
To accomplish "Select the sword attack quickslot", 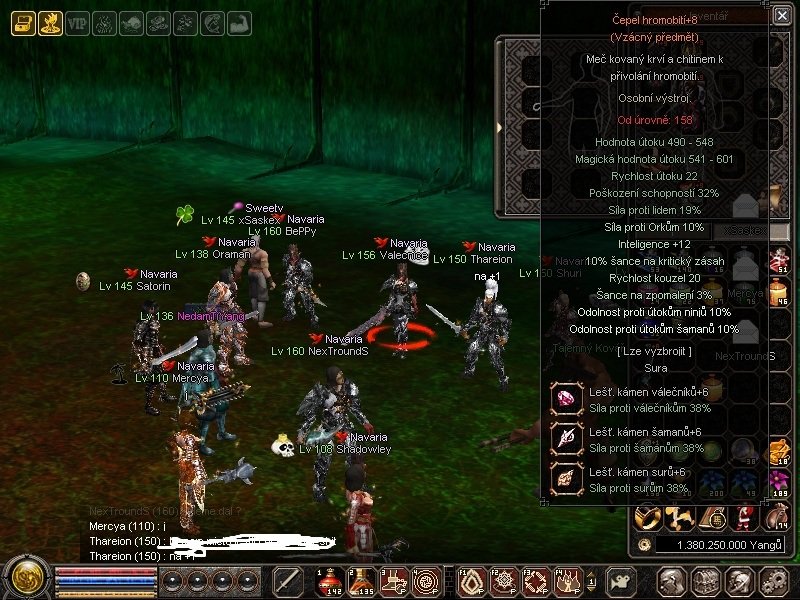I will coord(288,581).
